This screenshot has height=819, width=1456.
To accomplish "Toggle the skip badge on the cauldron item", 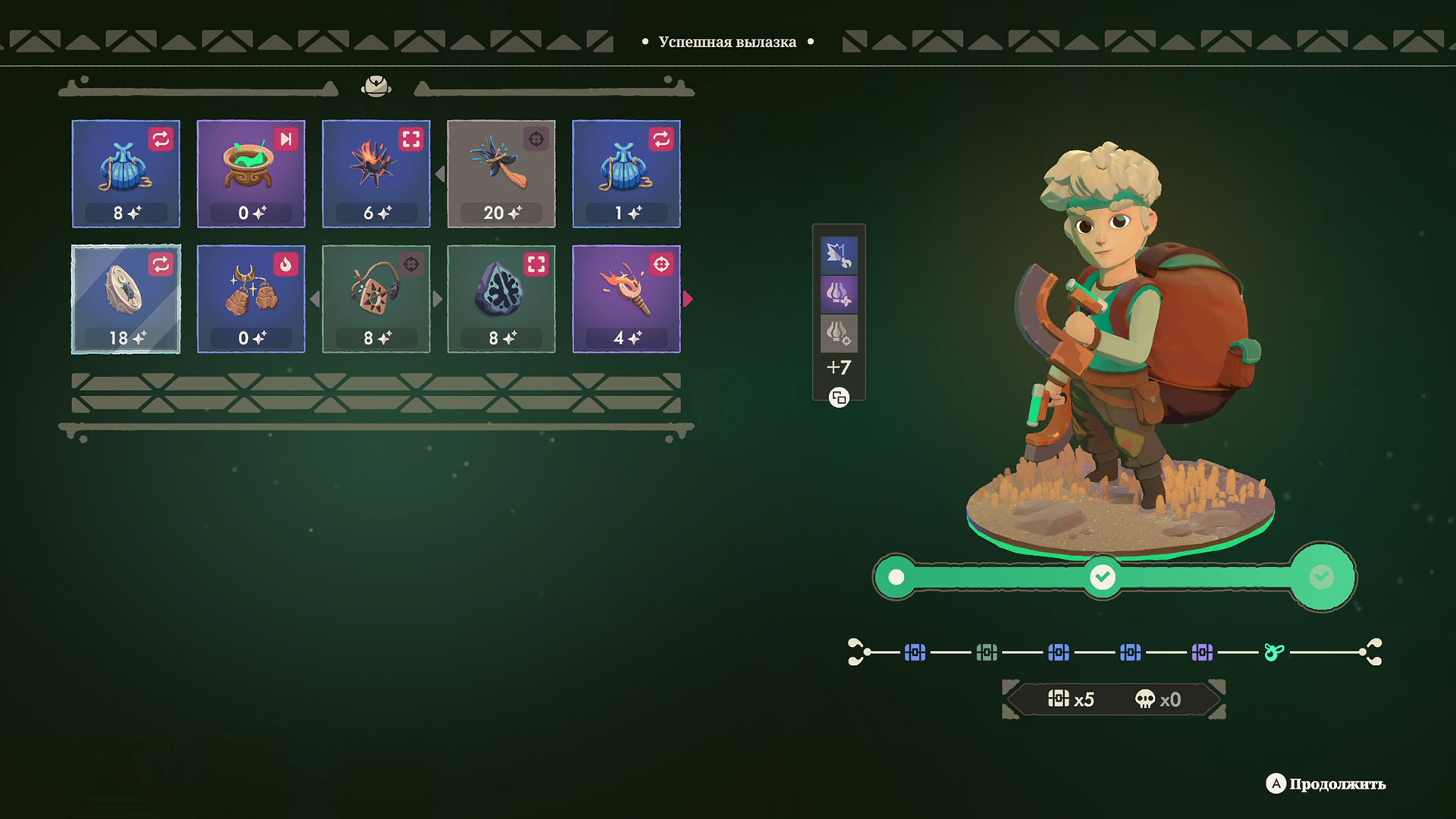I will pos(286,139).
